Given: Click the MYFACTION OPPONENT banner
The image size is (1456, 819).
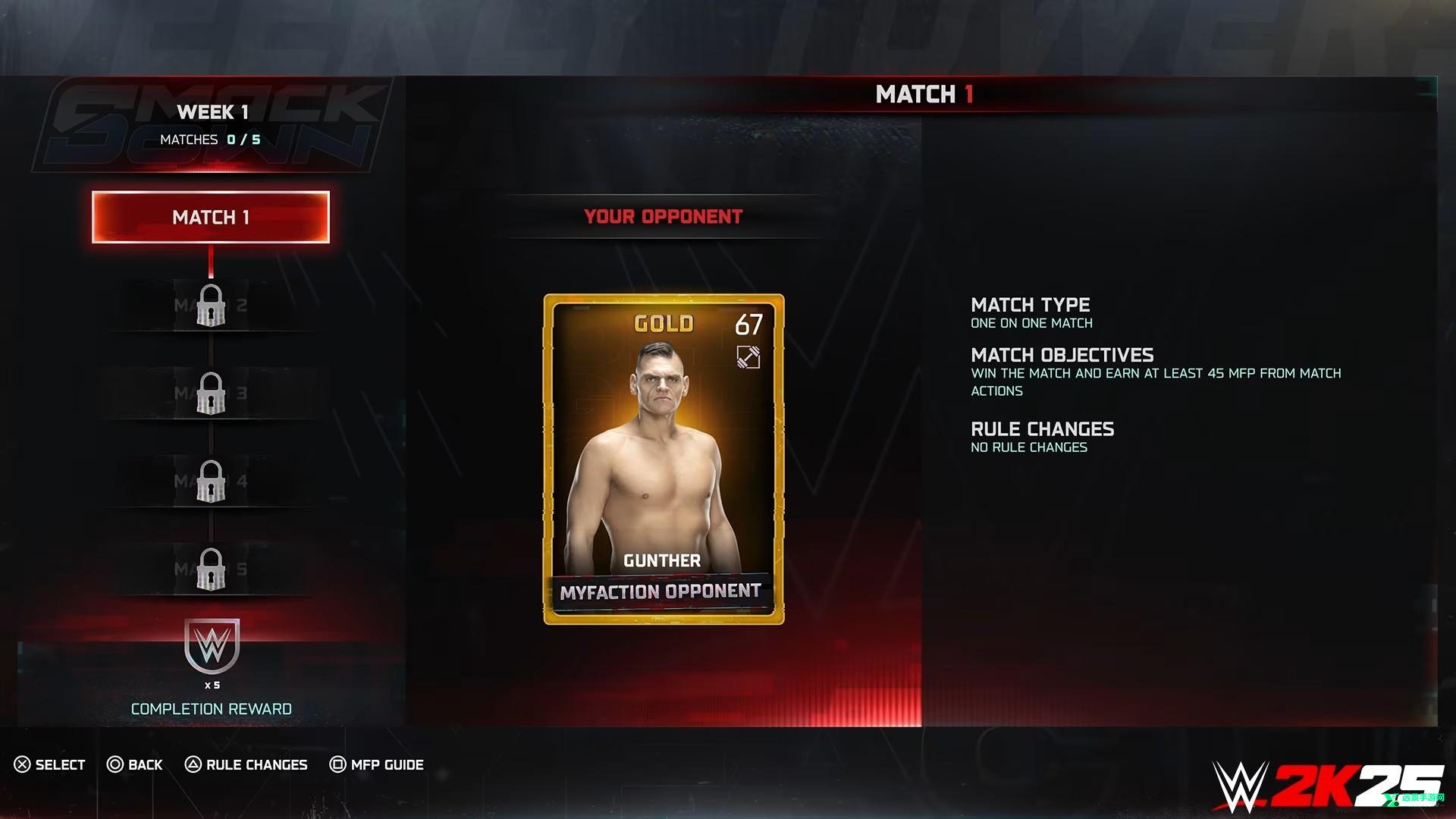Looking at the screenshot, I should (x=661, y=592).
